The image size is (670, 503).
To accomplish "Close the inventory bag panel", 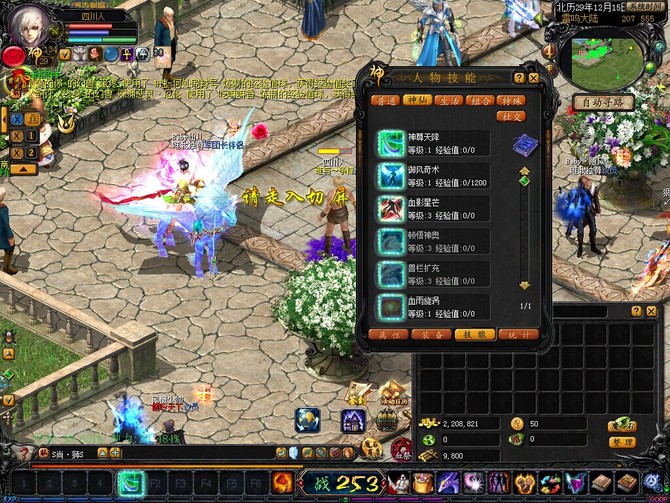I will pyautogui.click(x=650, y=312).
